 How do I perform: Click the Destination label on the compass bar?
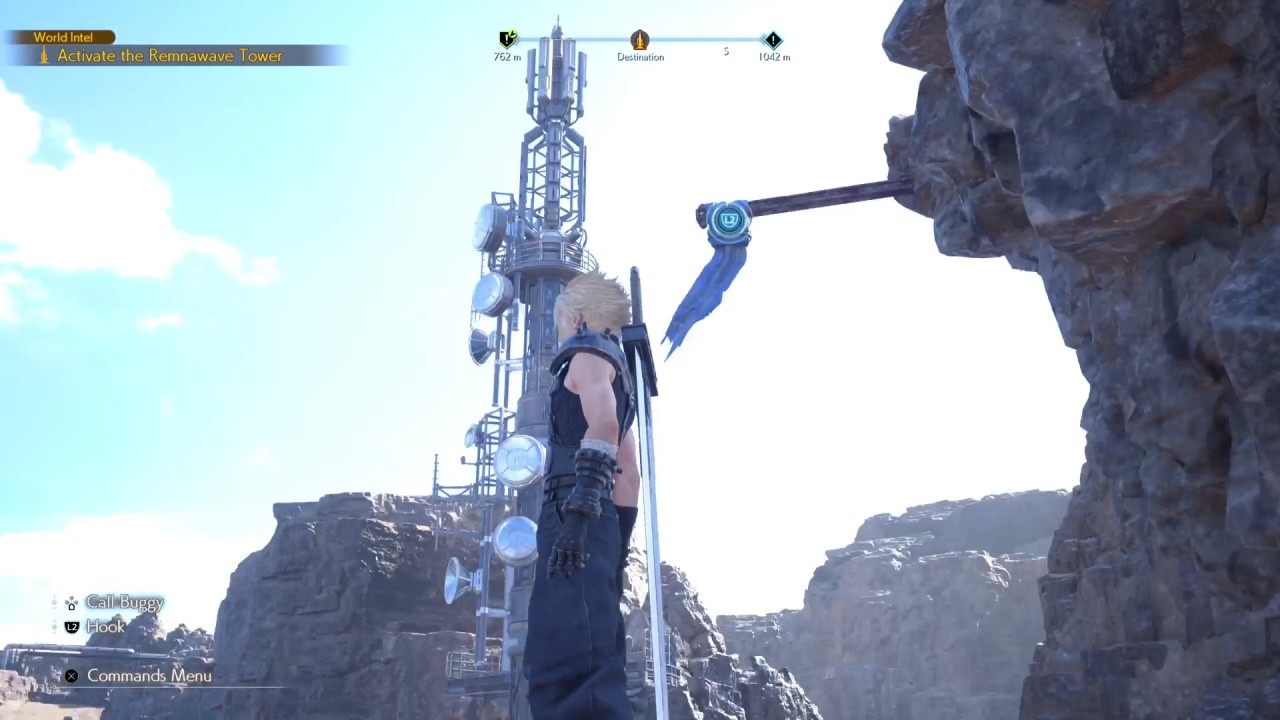coord(639,58)
